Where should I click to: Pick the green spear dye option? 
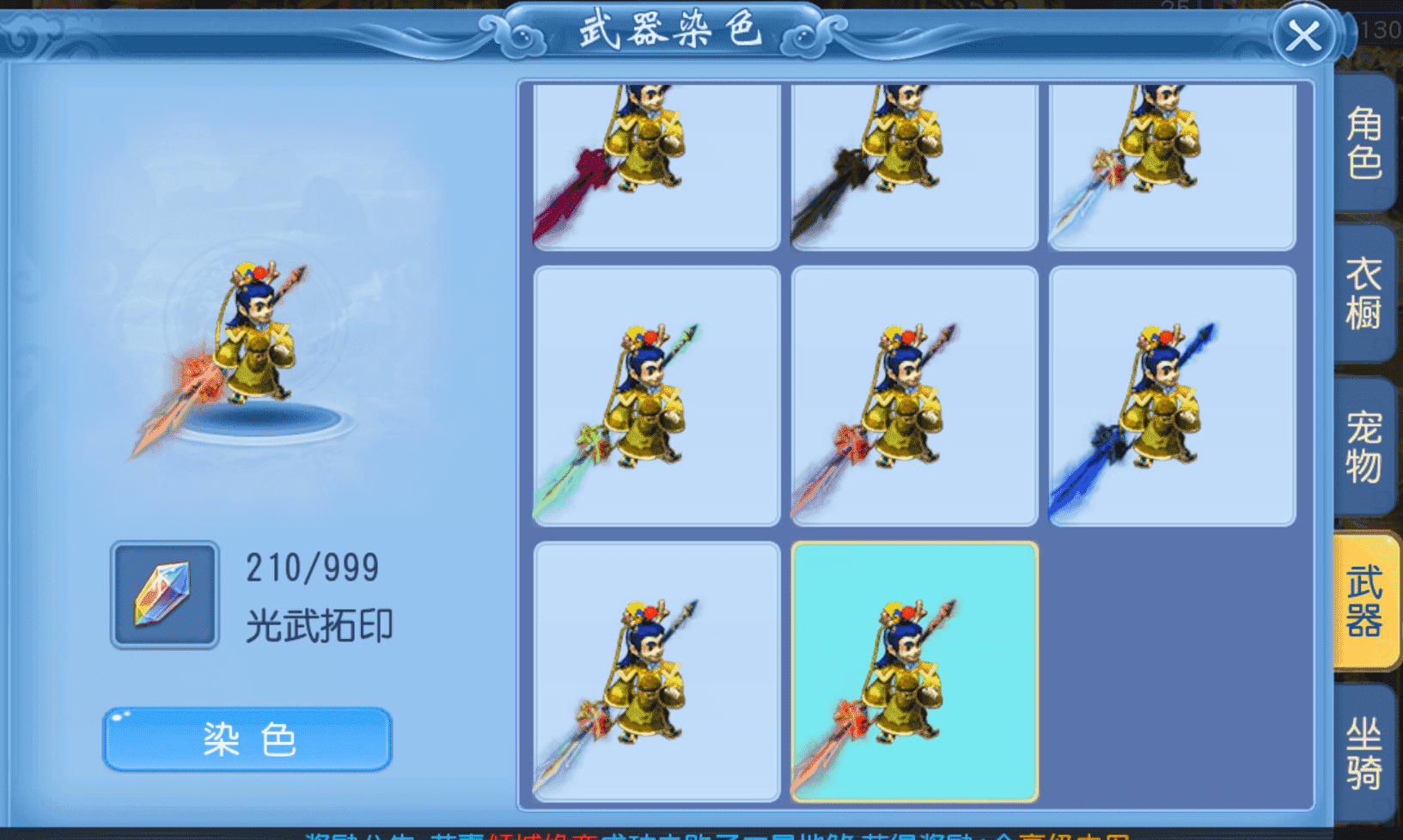657,398
